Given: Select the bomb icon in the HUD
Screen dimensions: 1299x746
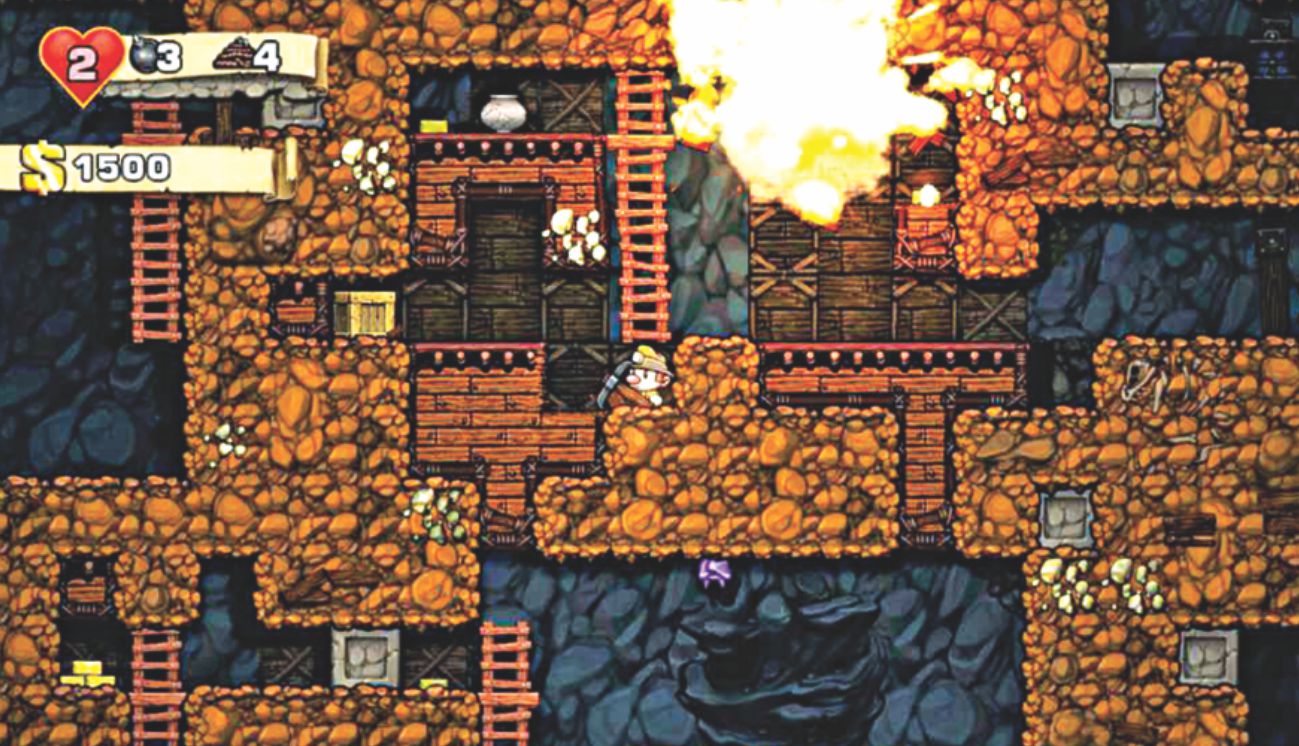Looking at the screenshot, I should (x=145, y=56).
